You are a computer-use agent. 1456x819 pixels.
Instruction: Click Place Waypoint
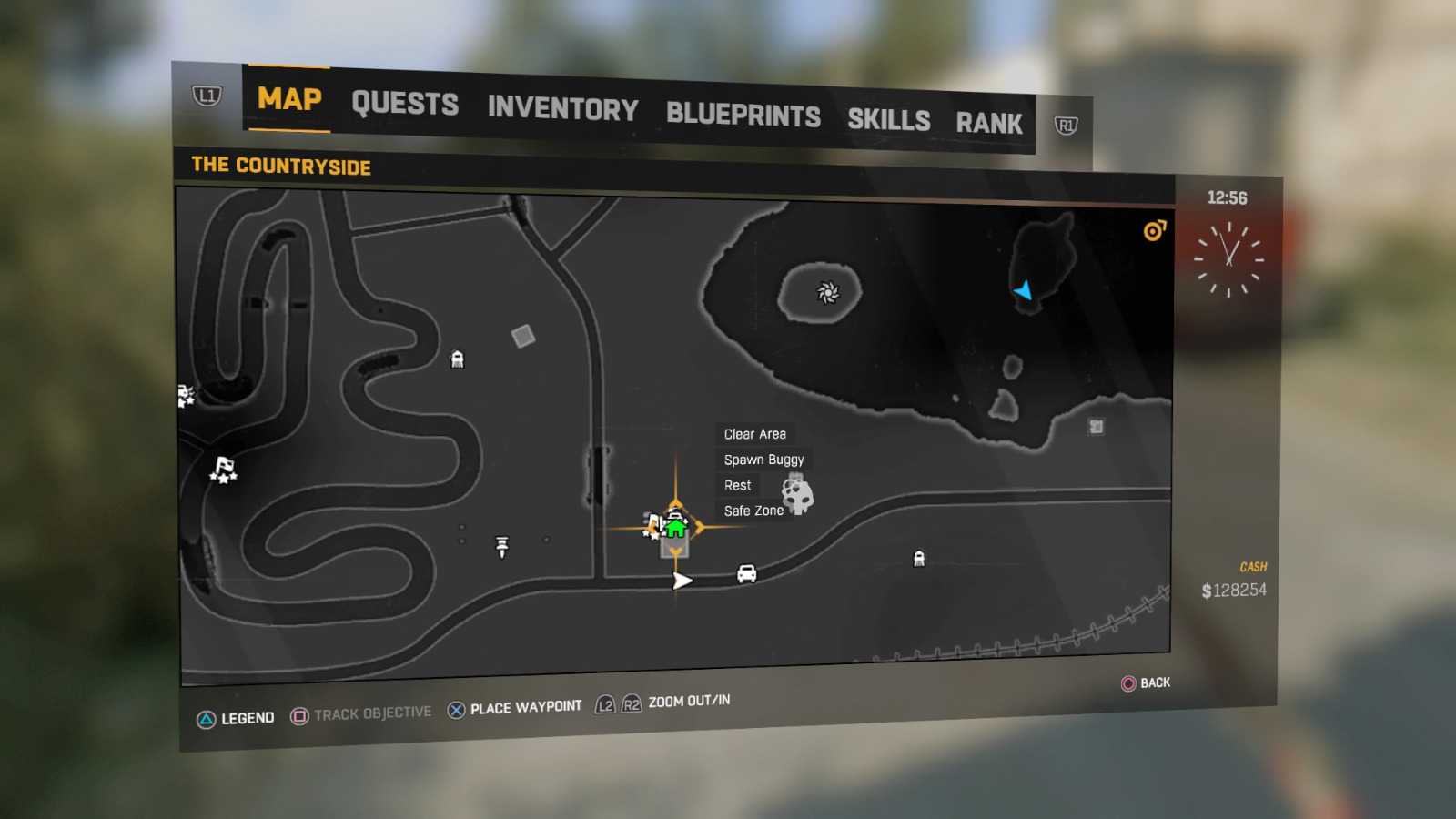[526, 705]
